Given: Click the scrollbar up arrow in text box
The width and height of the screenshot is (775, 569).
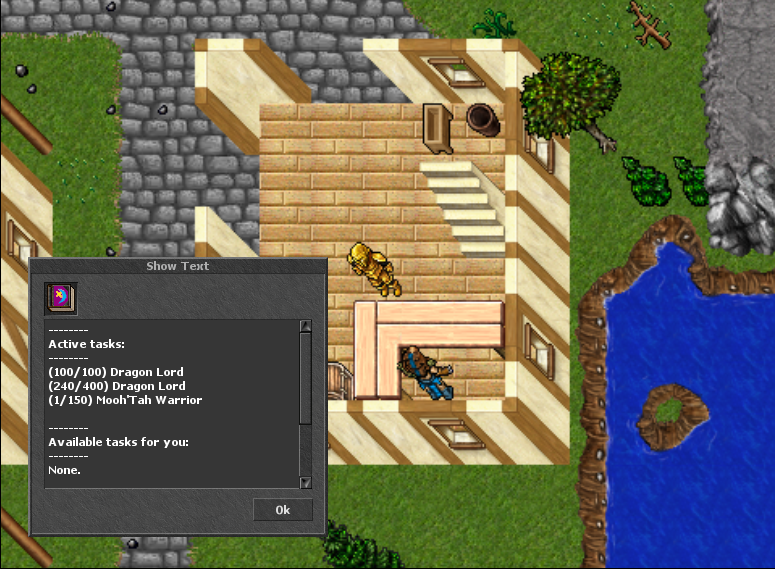Looking at the screenshot, I should (x=306, y=326).
